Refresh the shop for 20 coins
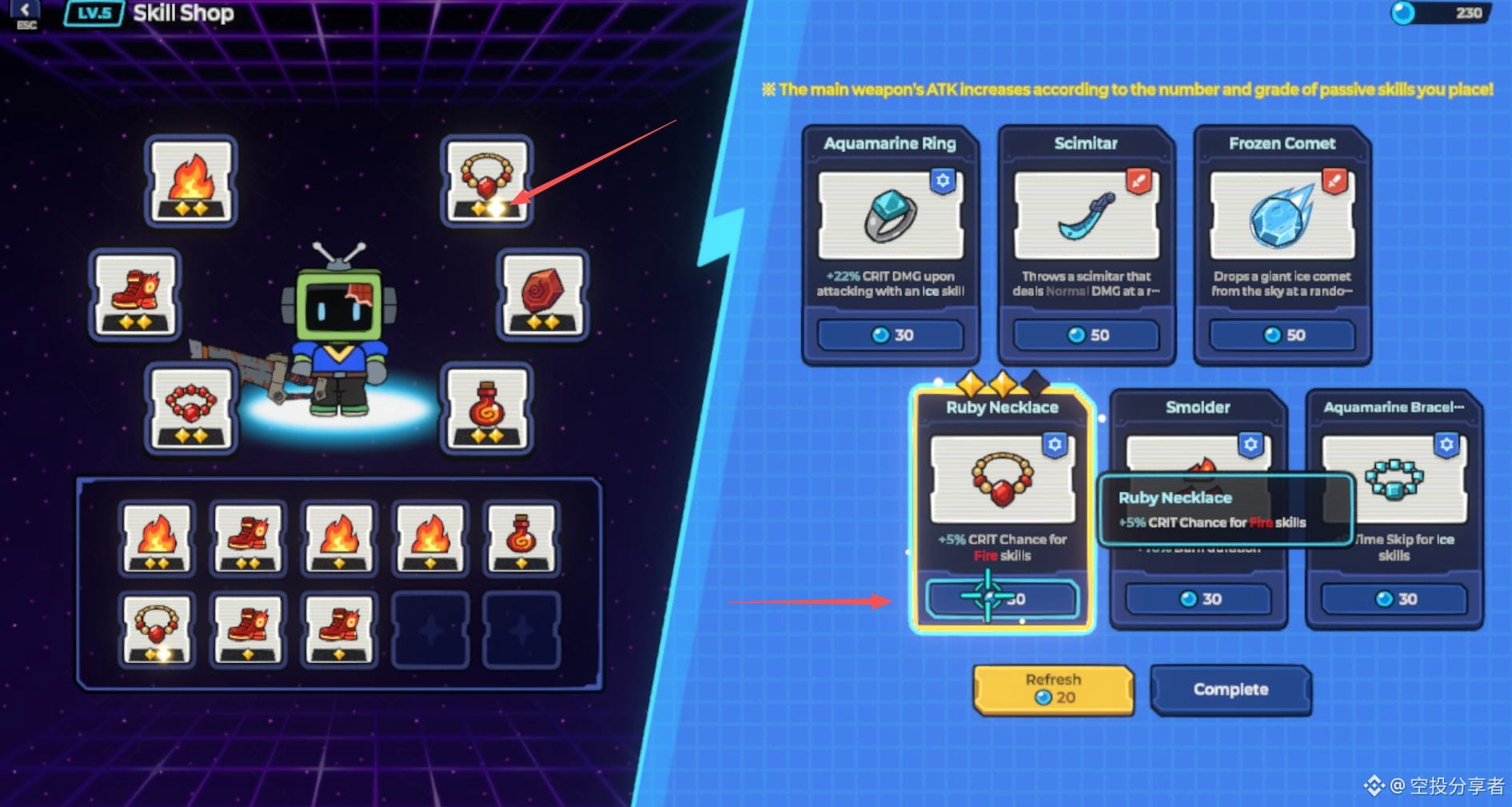The image size is (1512, 807). 1053,689
